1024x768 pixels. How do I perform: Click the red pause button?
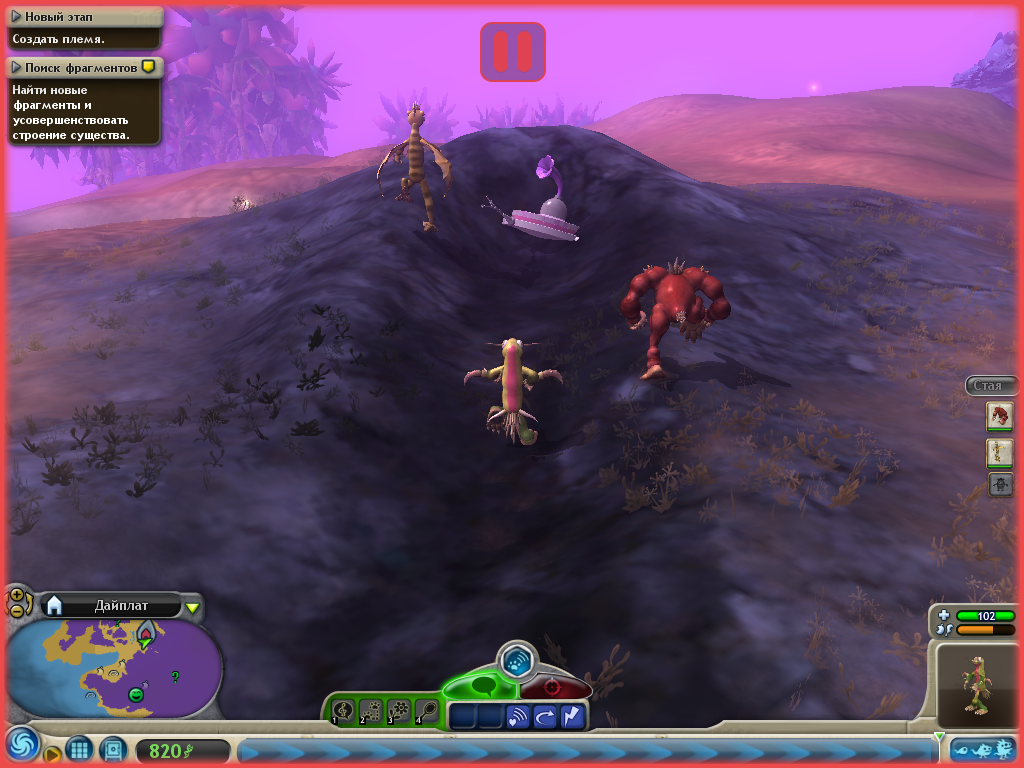513,51
